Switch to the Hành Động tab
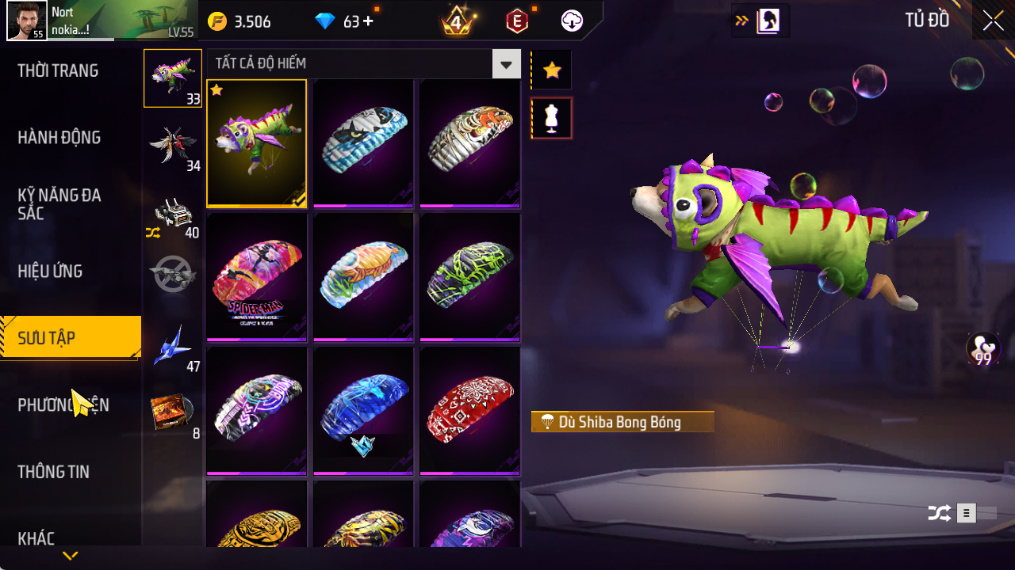 pos(59,138)
